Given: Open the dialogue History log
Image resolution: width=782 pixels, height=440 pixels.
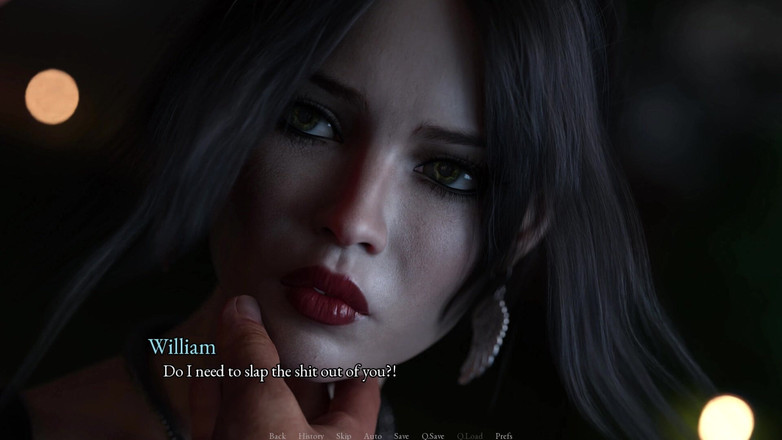Looking at the screenshot, I should click(x=311, y=436).
